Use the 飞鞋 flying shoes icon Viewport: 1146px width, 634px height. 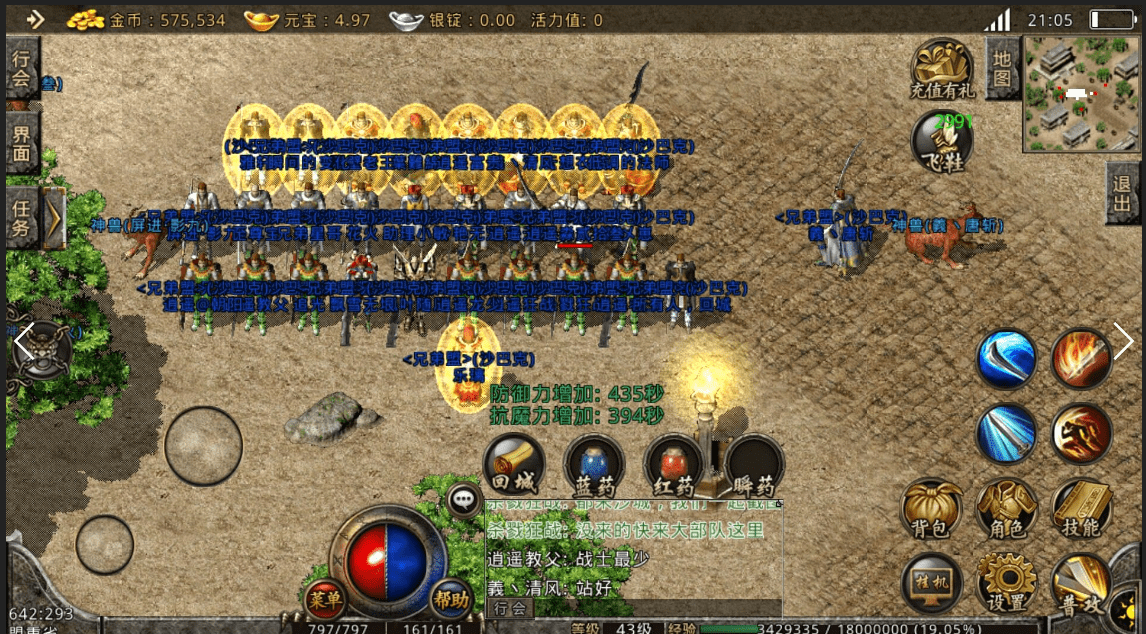pyautogui.click(x=942, y=142)
